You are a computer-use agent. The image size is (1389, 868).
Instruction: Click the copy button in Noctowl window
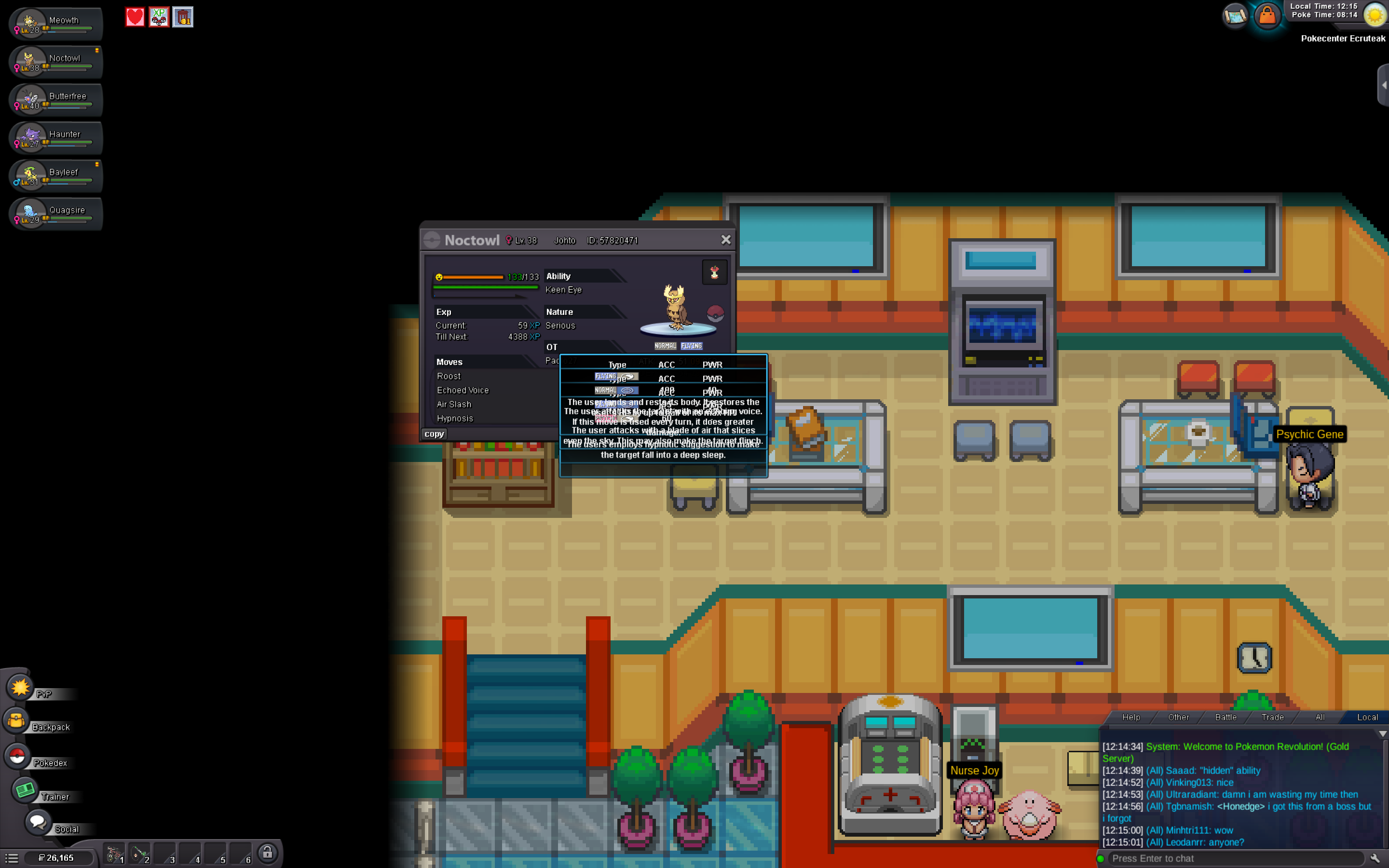434,434
